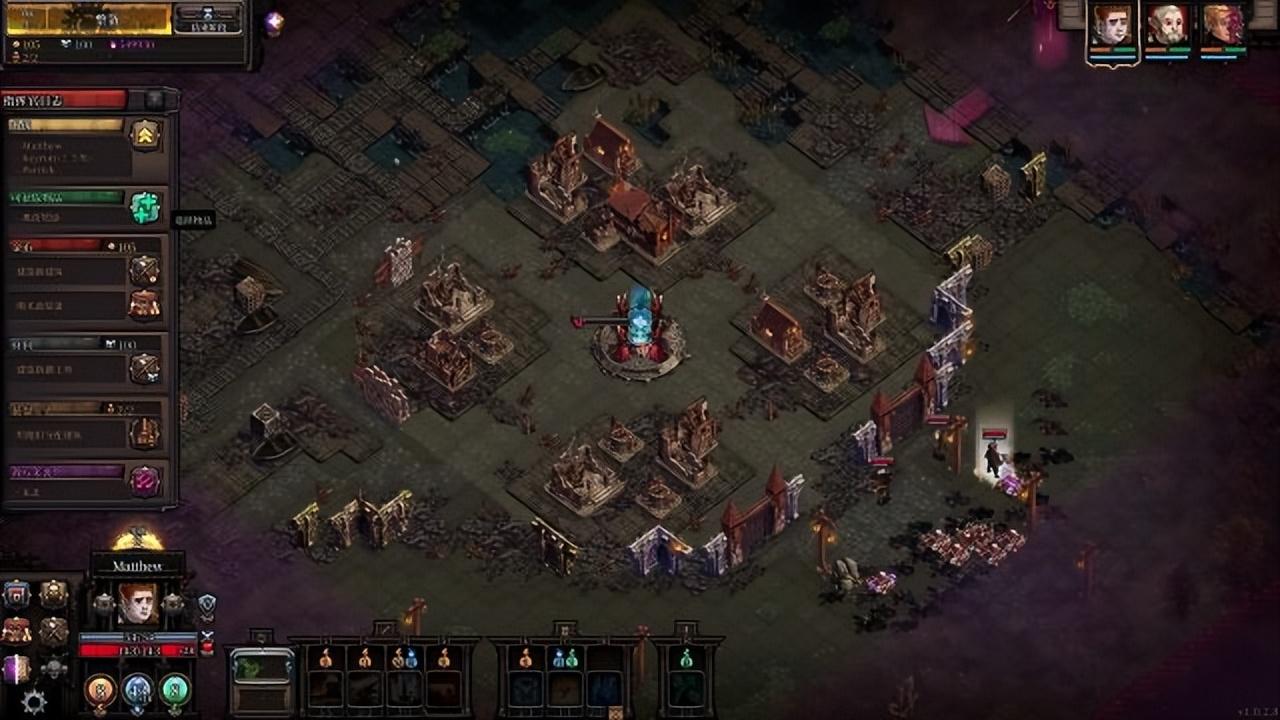The image size is (1280, 720).
Task: Click the orange round orb below Matthew's health bar
Action: pyautogui.click(x=100, y=689)
